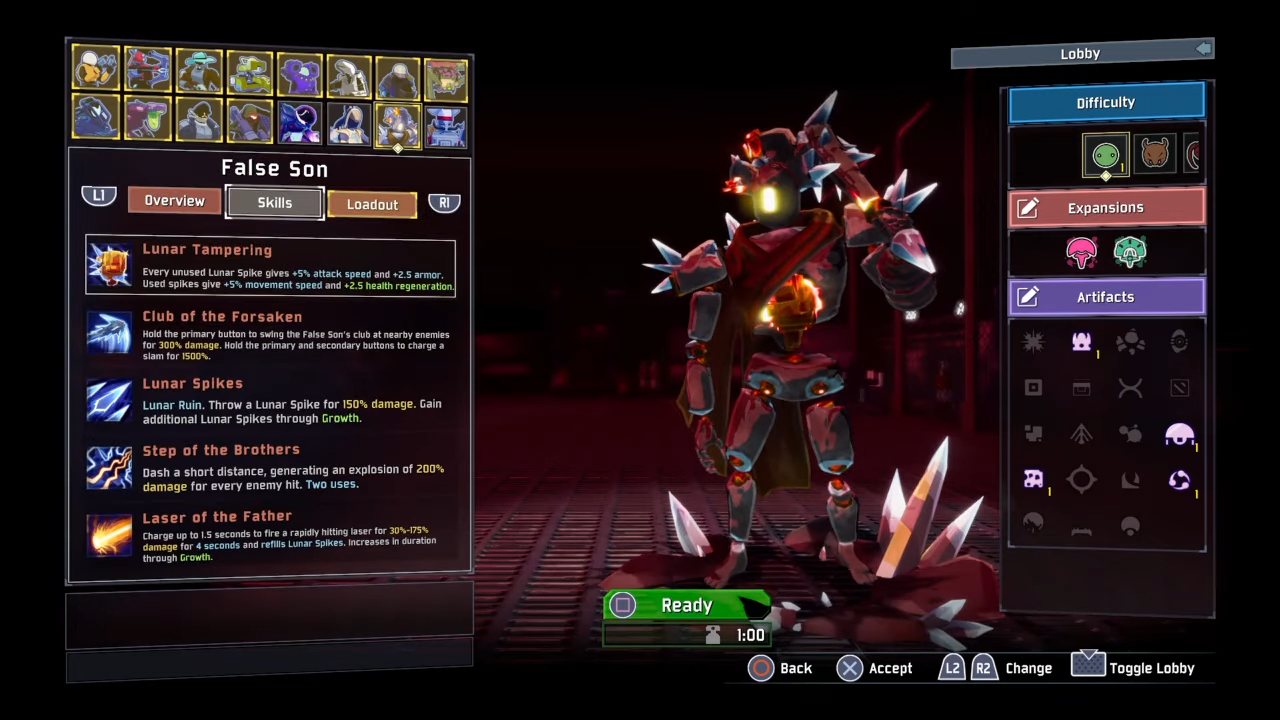Choose the CHEF robot portrait
The width and height of the screenshot is (1280, 720).
pos(446,125)
